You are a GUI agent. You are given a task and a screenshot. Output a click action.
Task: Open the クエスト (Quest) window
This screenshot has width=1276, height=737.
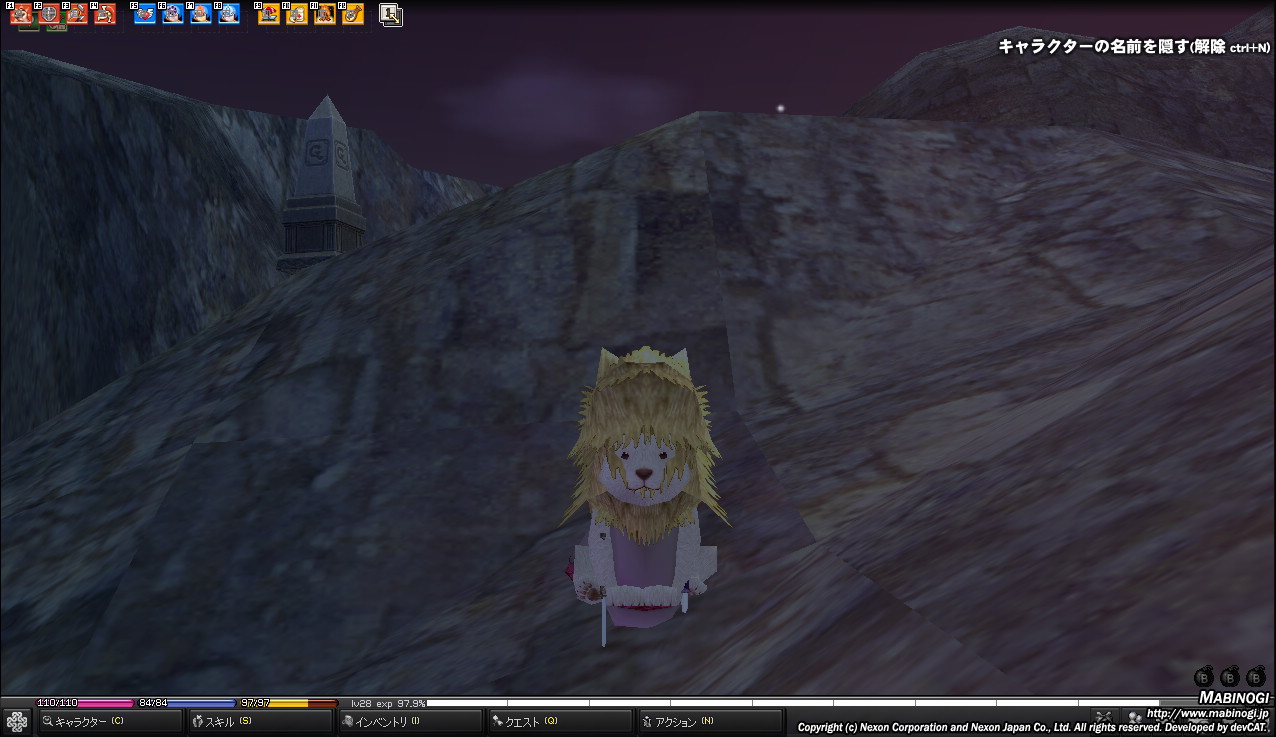pos(559,721)
